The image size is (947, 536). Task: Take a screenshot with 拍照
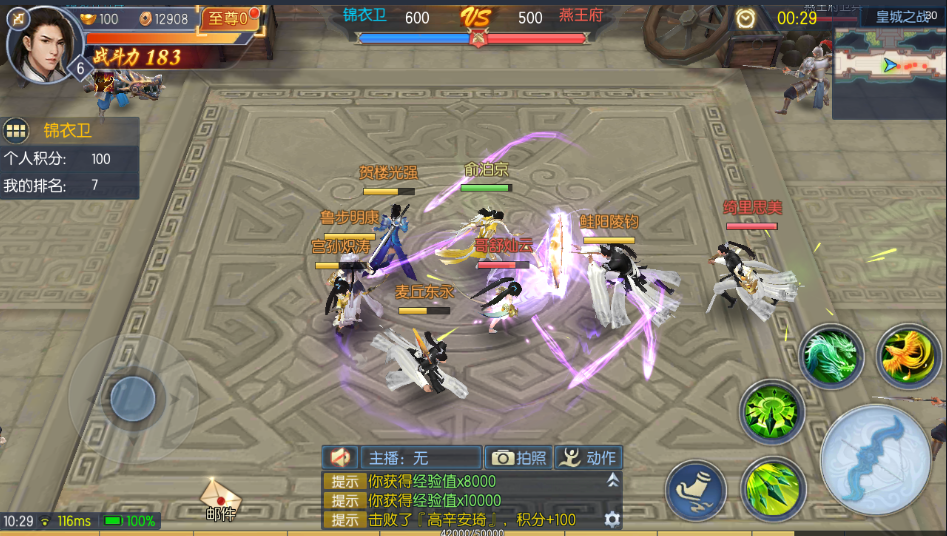pyautogui.click(x=518, y=457)
